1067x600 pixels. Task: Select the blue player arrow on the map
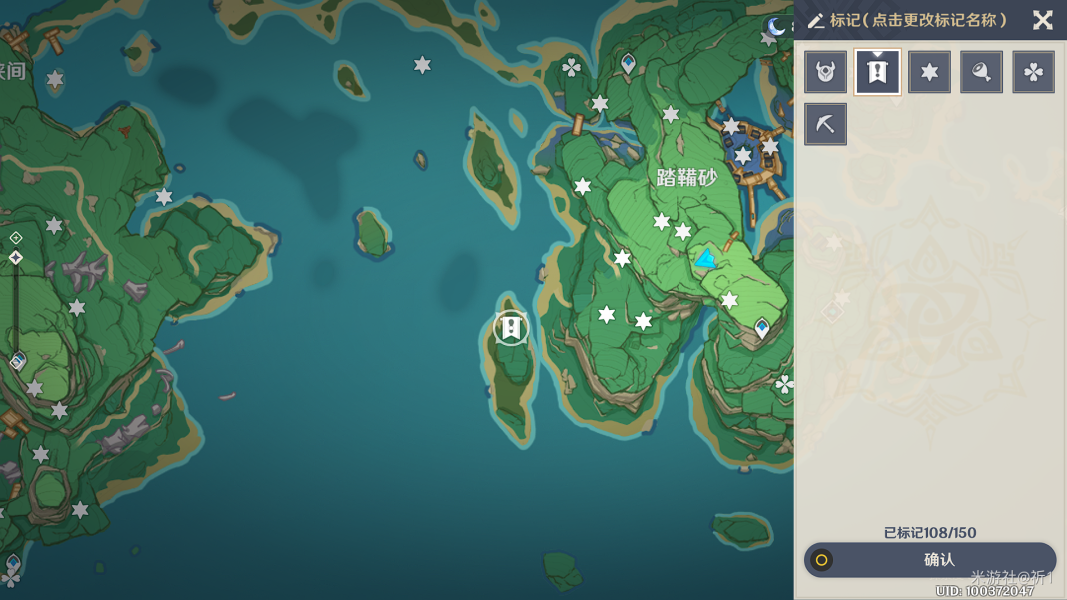click(706, 260)
